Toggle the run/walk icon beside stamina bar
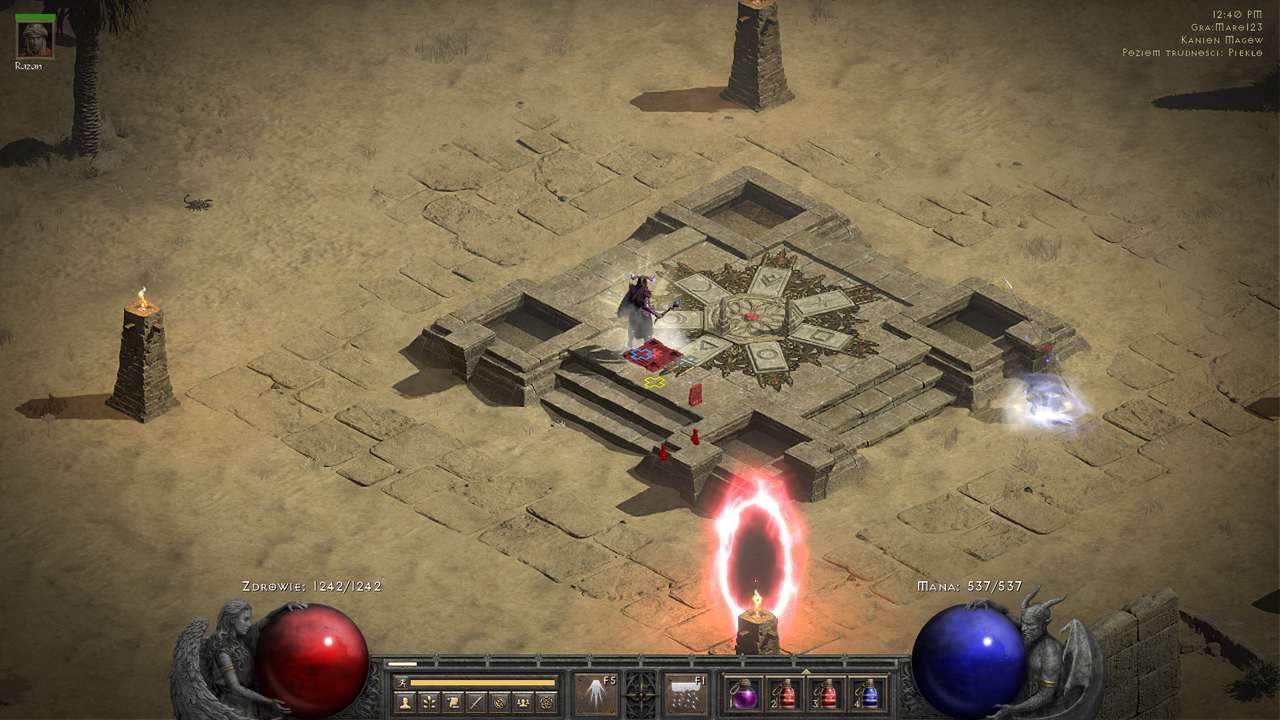 [x=402, y=682]
